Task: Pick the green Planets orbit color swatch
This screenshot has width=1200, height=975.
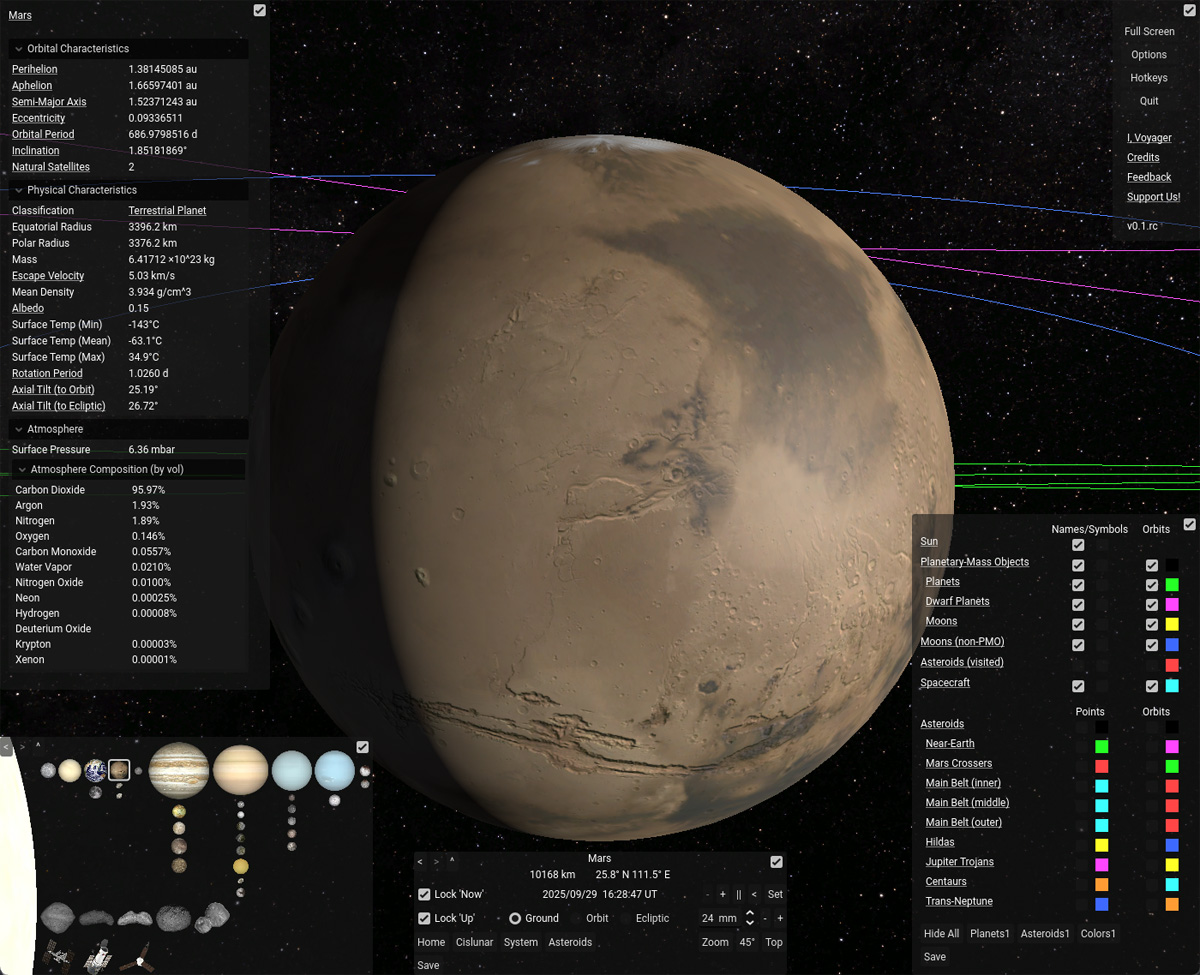Action: pos(1172,585)
